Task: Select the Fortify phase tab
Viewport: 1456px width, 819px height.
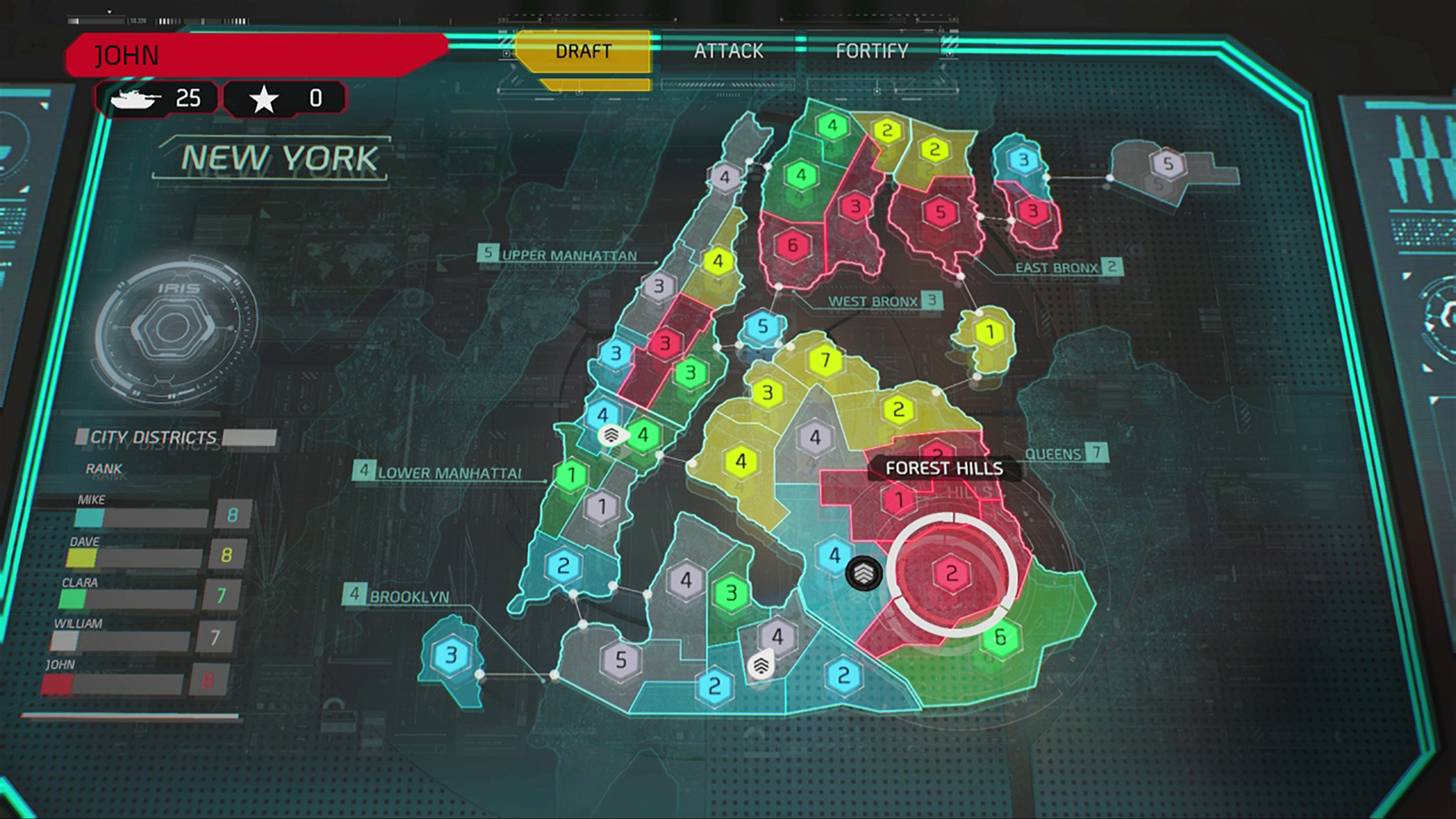Action: pos(872,51)
